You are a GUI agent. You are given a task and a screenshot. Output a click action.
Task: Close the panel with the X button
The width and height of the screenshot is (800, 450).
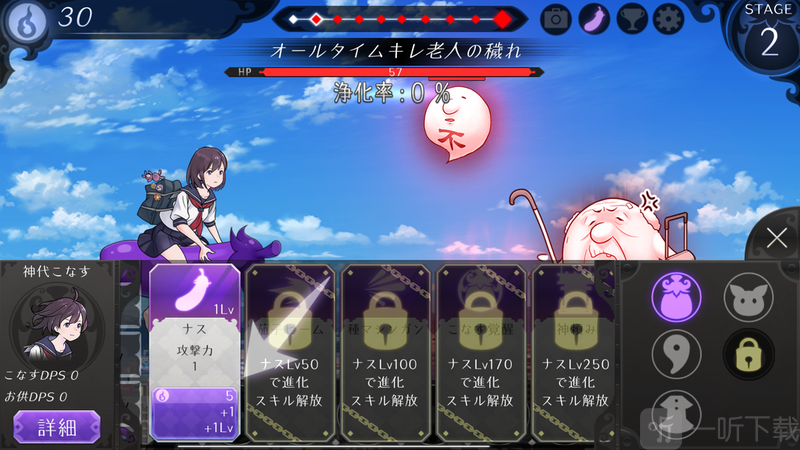777,238
